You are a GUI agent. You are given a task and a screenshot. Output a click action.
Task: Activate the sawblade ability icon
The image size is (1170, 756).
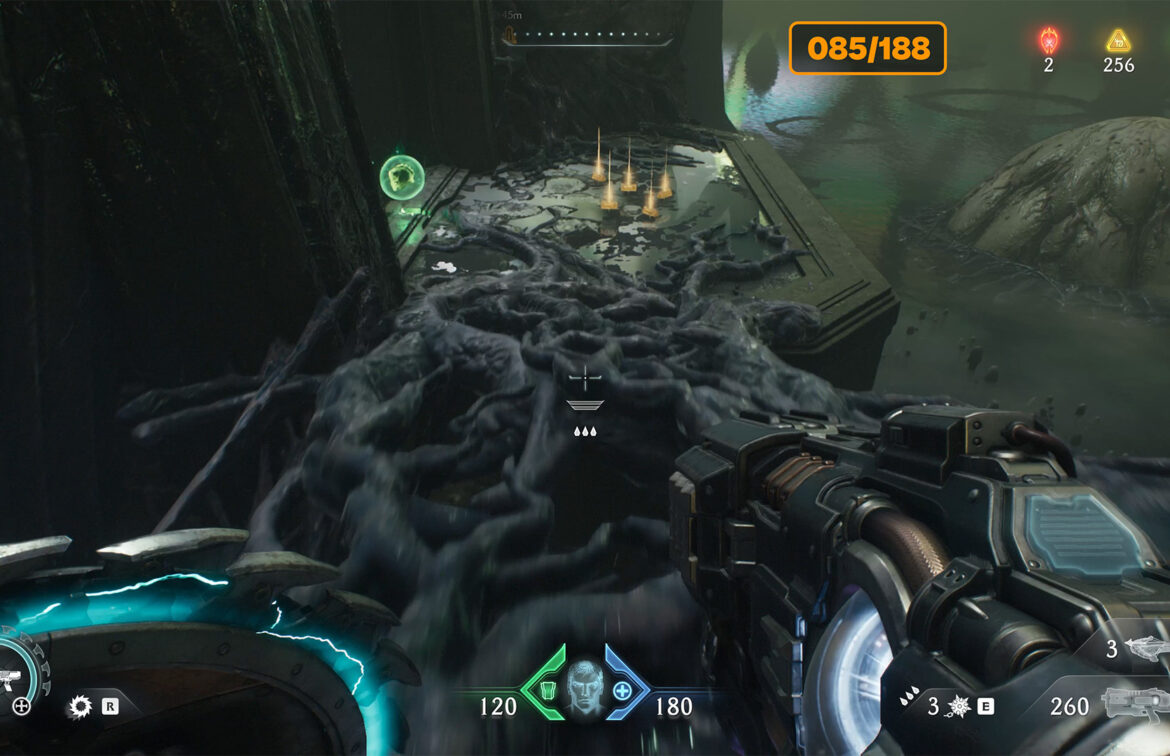click(x=79, y=707)
